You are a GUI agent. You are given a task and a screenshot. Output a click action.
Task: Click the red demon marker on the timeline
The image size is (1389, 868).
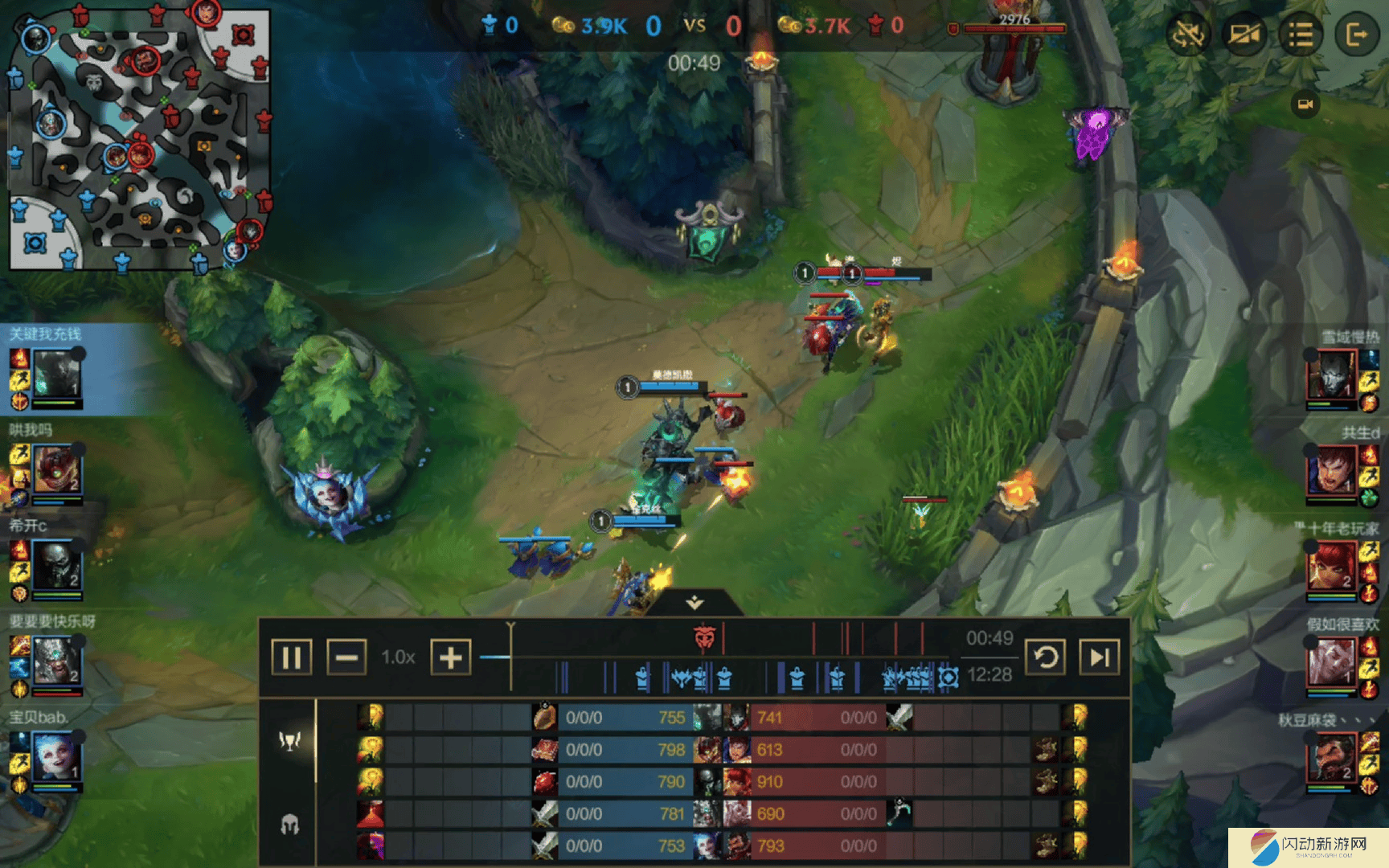[704, 638]
